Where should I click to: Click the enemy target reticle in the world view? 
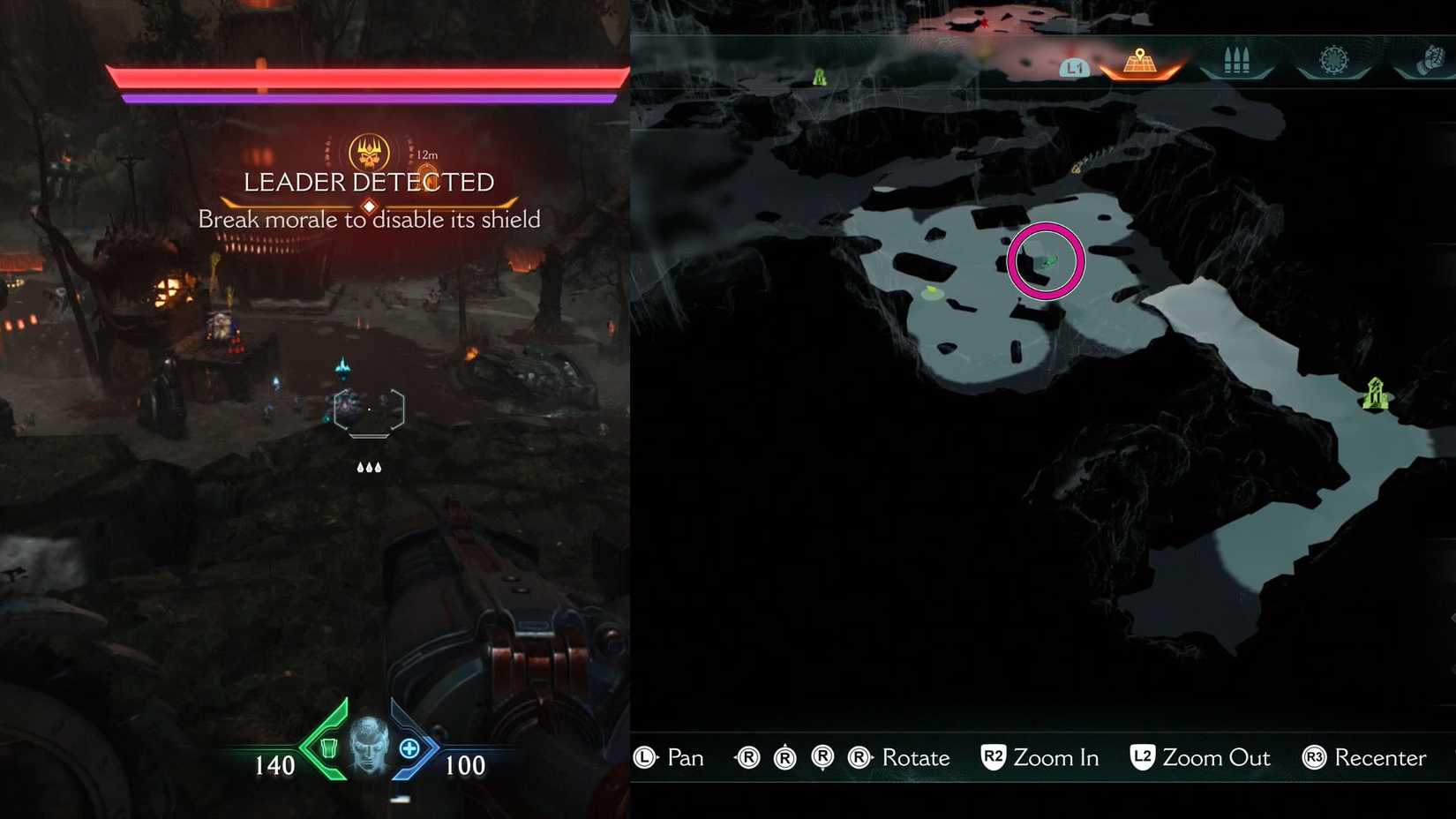[x=369, y=409]
